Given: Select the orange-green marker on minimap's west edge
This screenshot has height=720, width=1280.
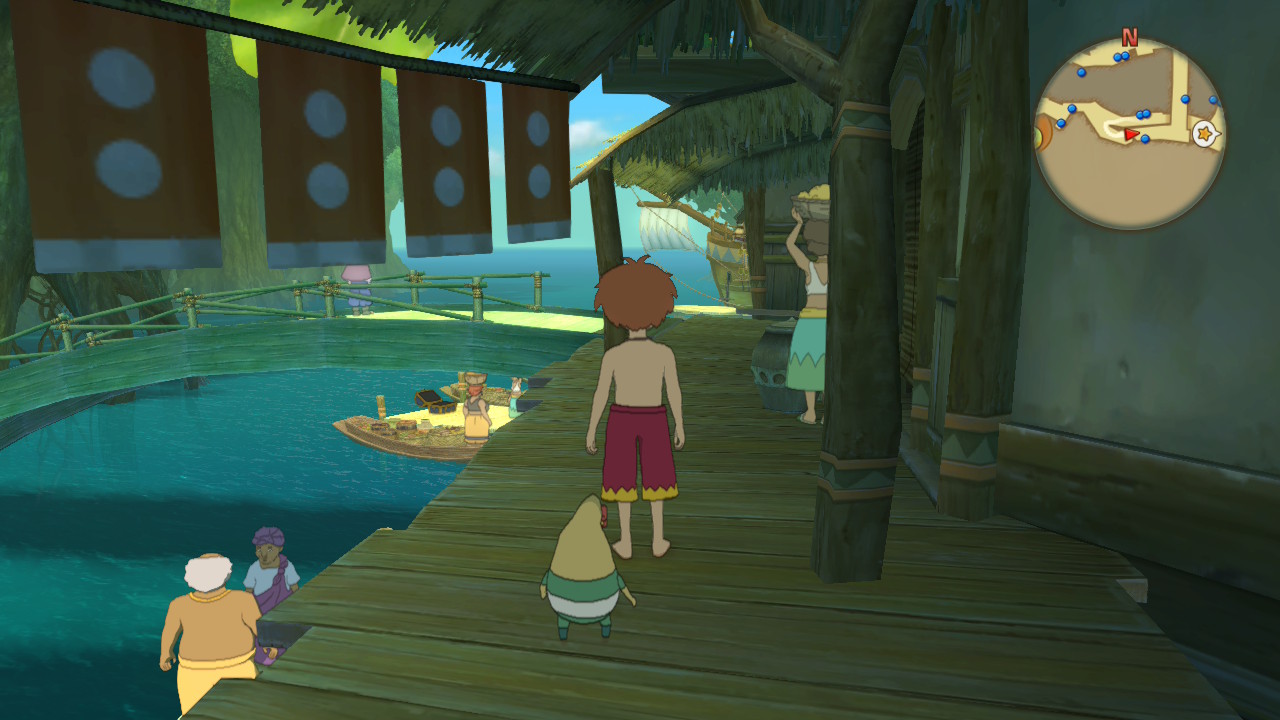Looking at the screenshot, I should pyautogui.click(x=1043, y=131).
